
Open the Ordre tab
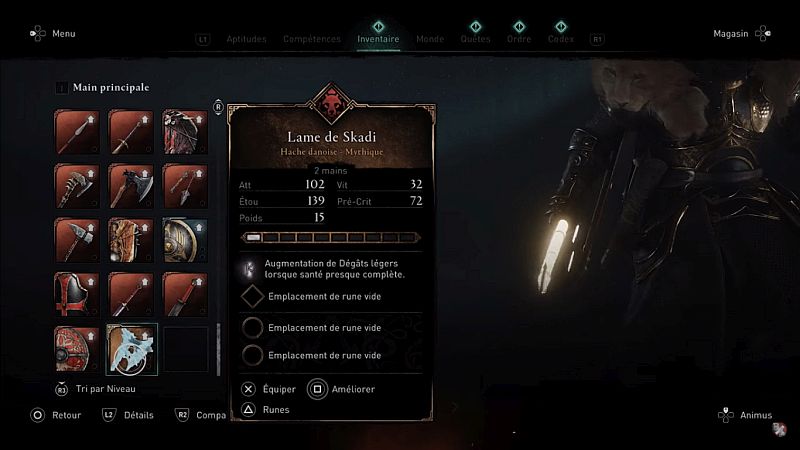pyautogui.click(x=519, y=40)
